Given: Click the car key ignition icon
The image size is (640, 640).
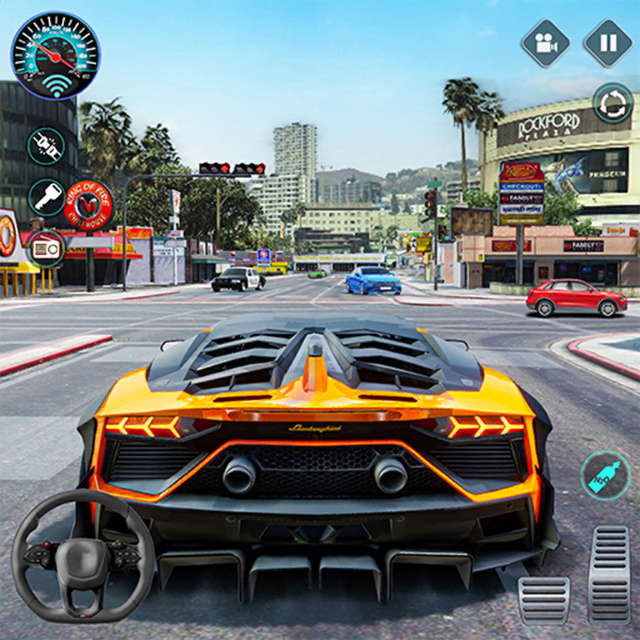Looking at the screenshot, I should 46,197.
